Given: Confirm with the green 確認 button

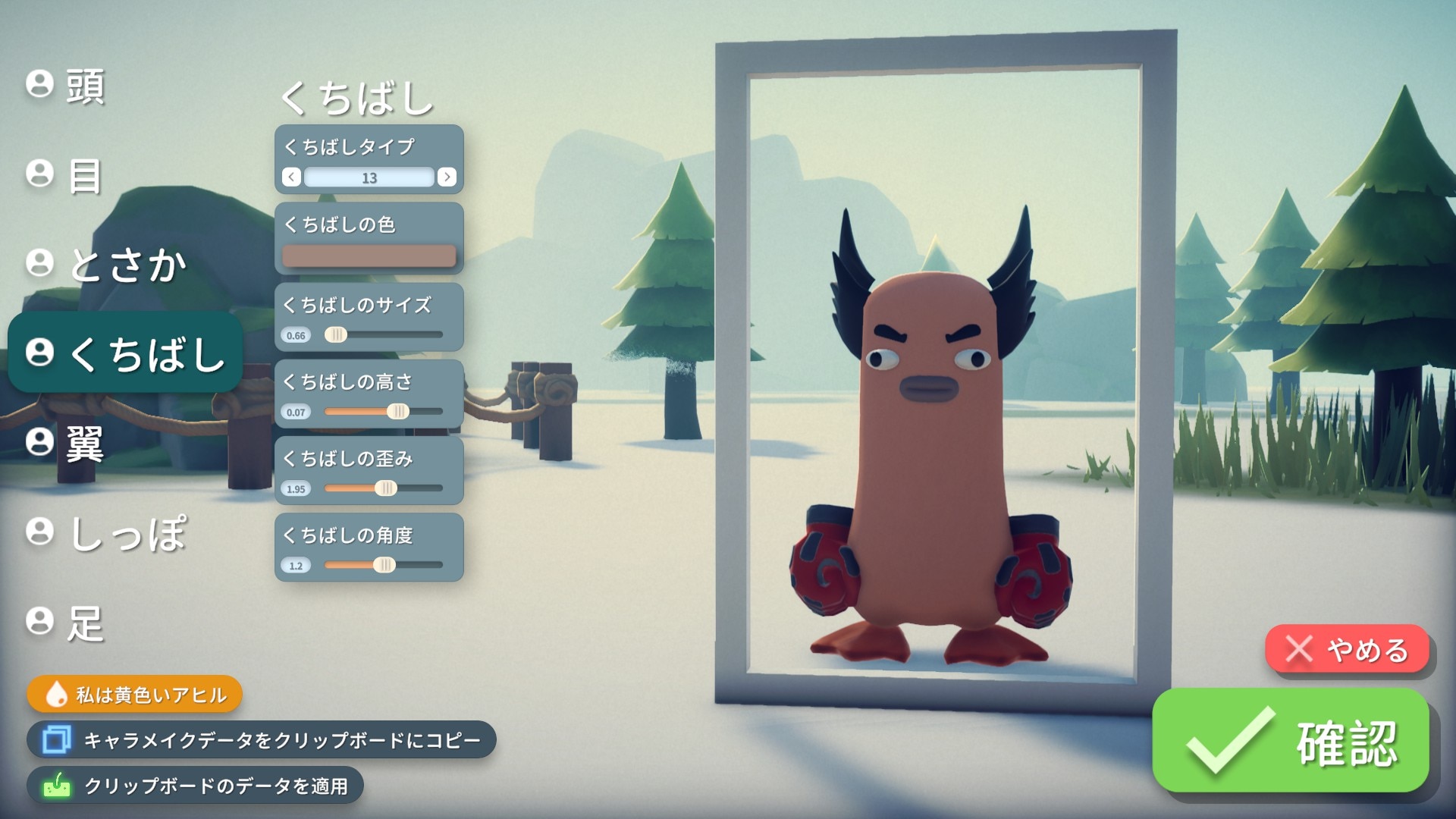Looking at the screenshot, I should tap(1291, 741).
